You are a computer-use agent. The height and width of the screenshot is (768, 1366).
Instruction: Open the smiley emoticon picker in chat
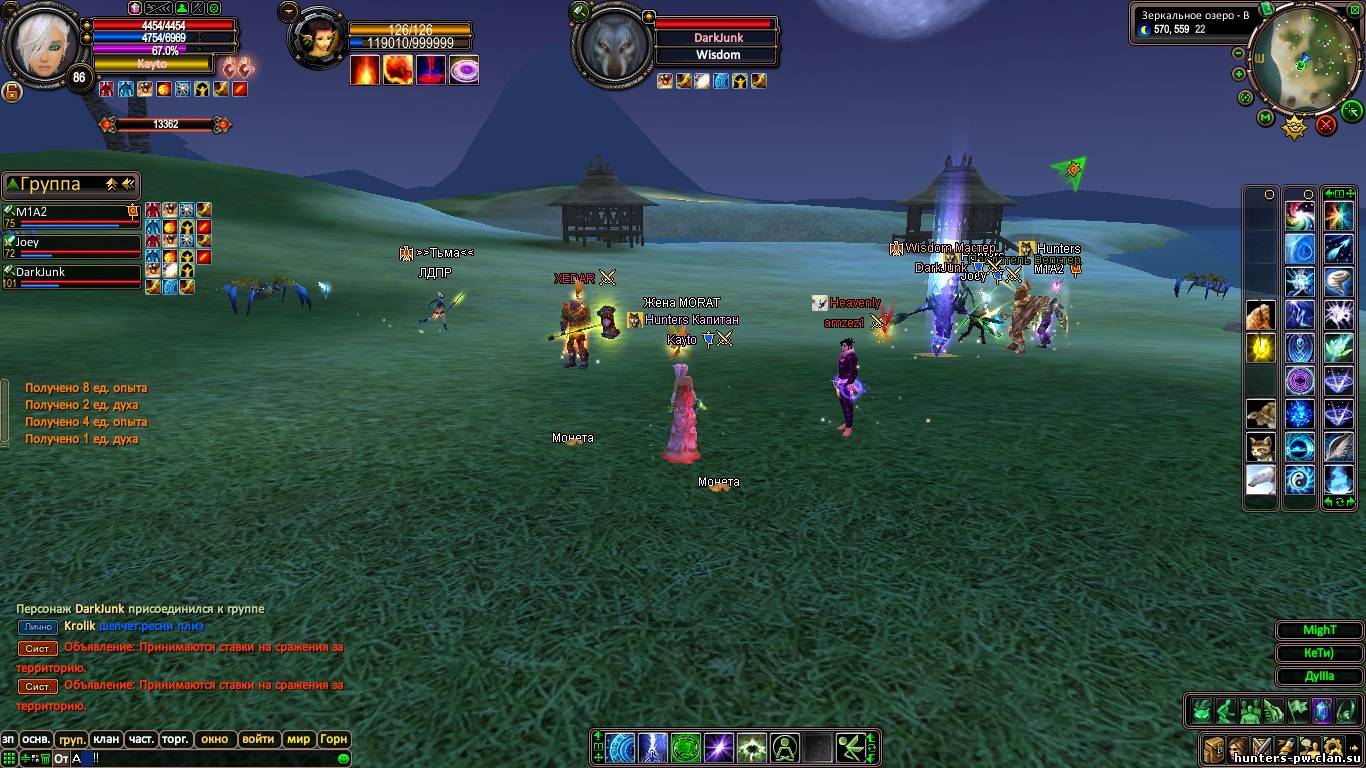[x=344, y=759]
